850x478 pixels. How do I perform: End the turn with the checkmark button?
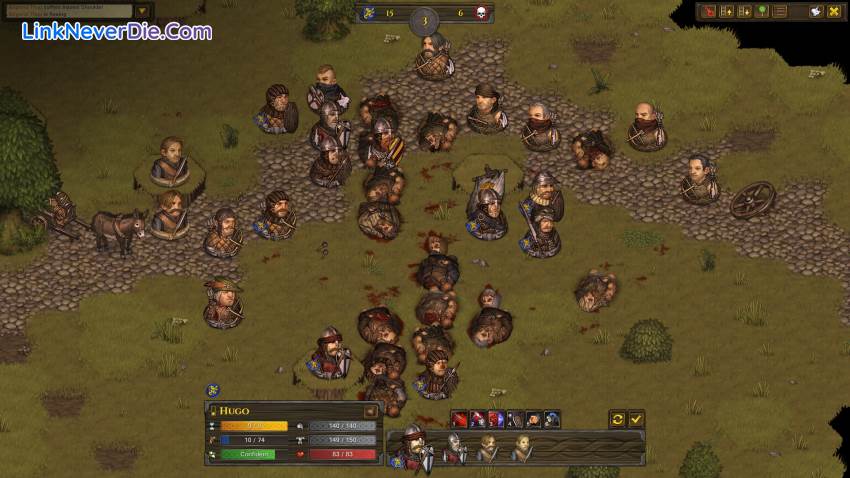point(636,419)
